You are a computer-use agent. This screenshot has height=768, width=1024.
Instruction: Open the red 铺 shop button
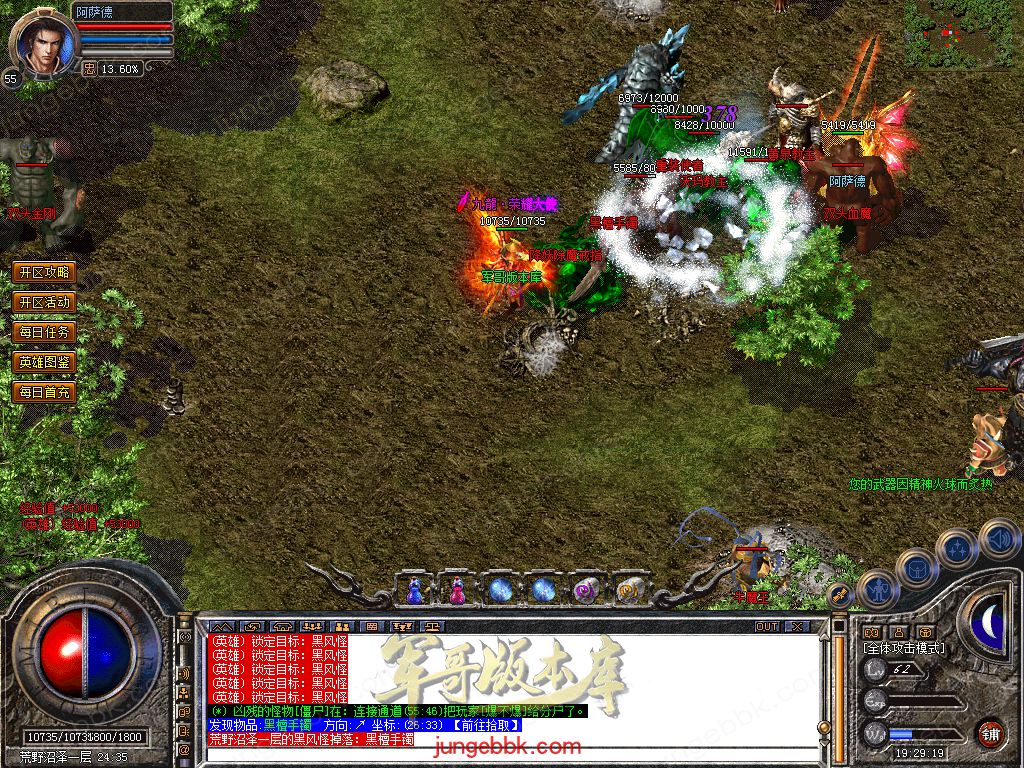click(989, 732)
